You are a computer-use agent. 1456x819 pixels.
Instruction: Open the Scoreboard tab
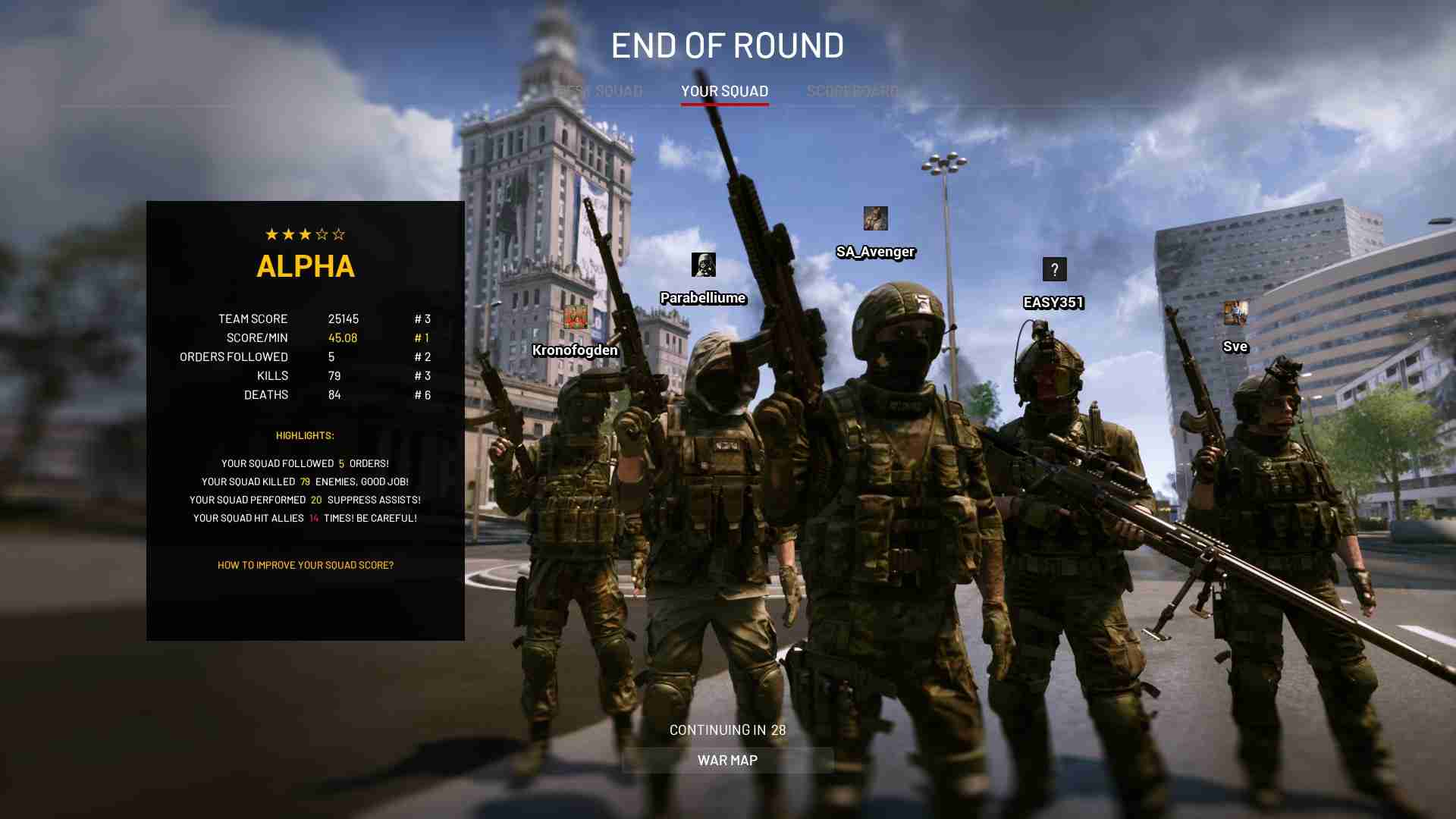point(852,92)
